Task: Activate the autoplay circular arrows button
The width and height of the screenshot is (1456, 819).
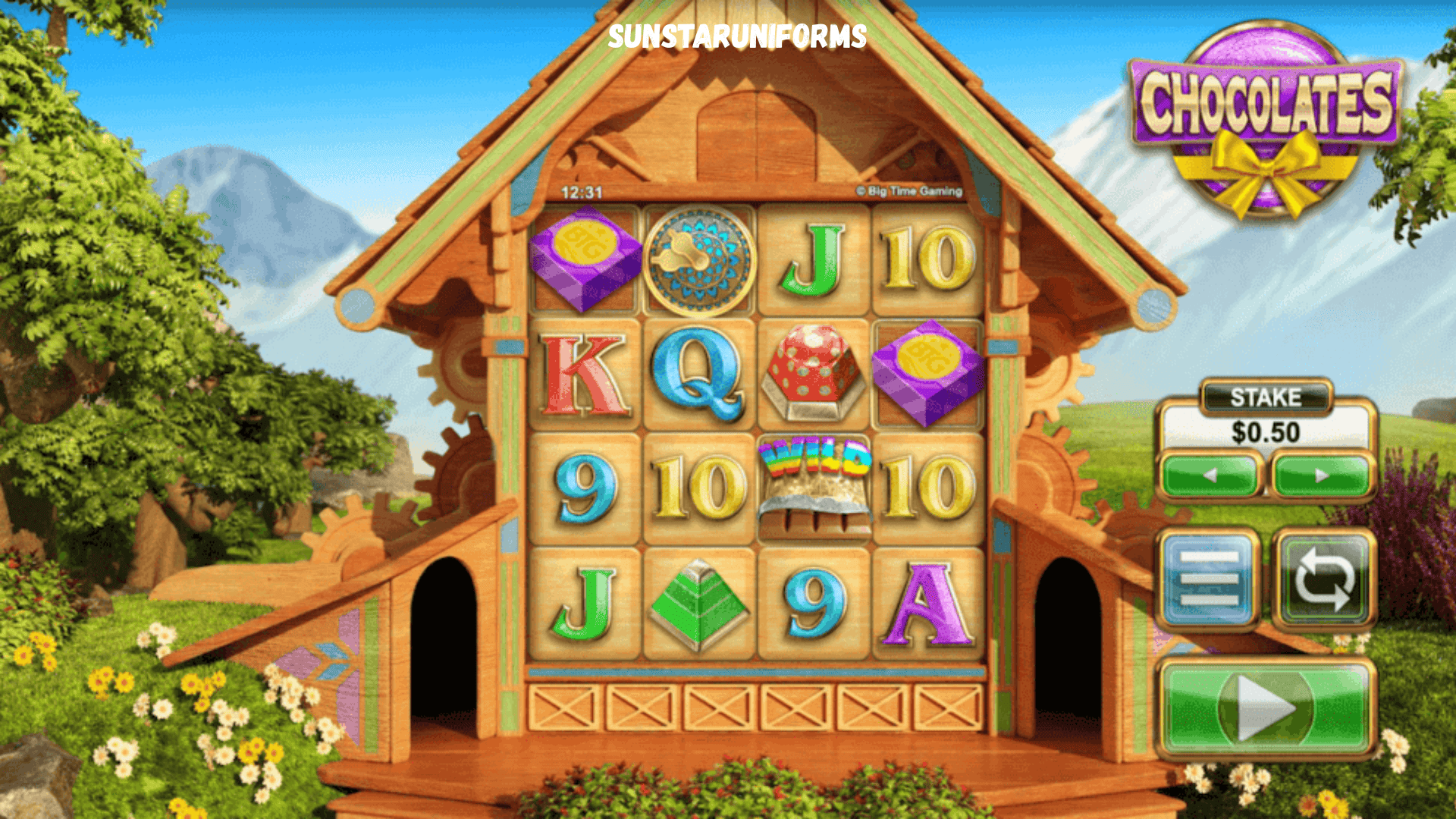Action: tap(1323, 580)
